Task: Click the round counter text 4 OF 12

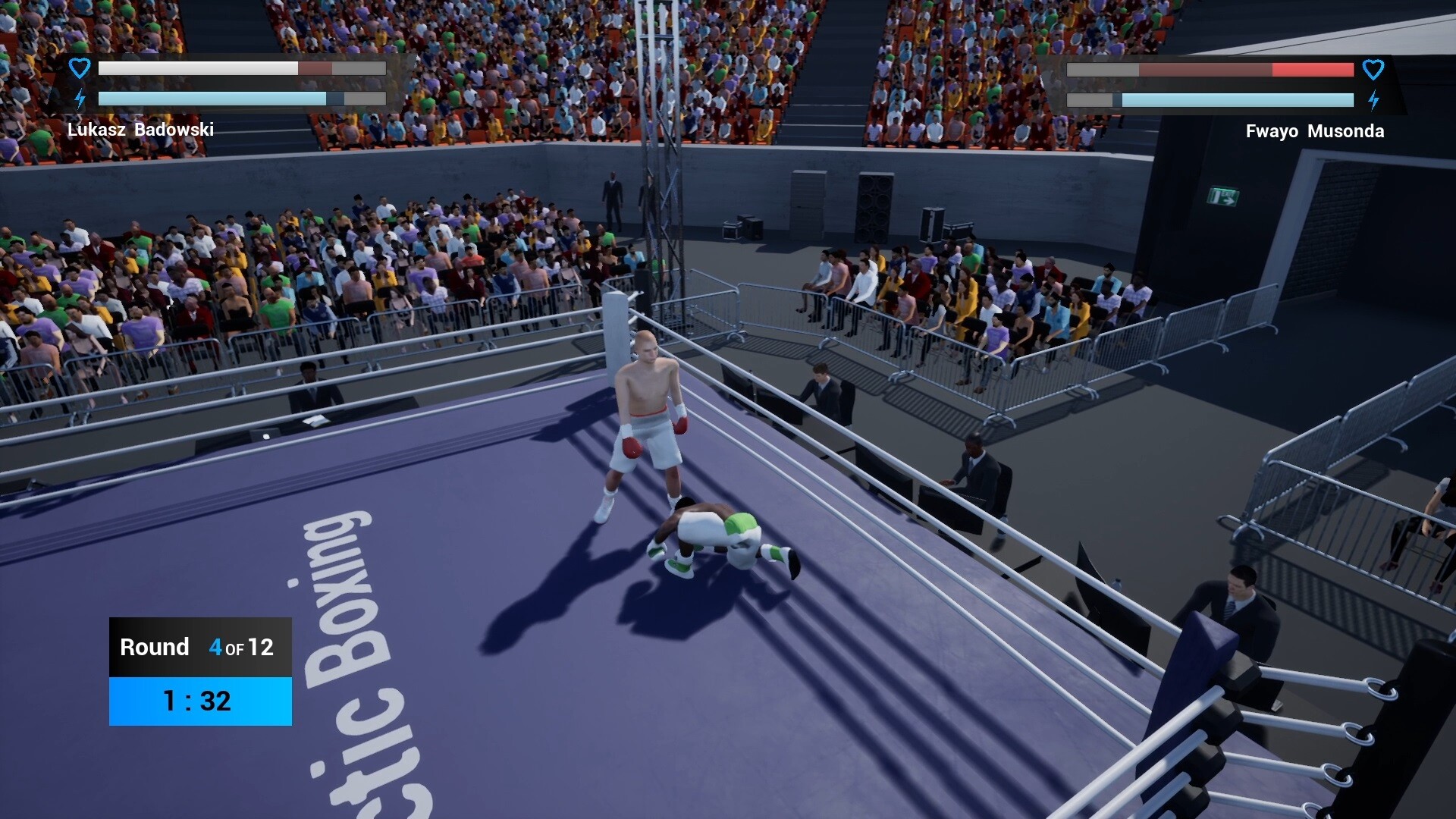Action: (x=240, y=648)
